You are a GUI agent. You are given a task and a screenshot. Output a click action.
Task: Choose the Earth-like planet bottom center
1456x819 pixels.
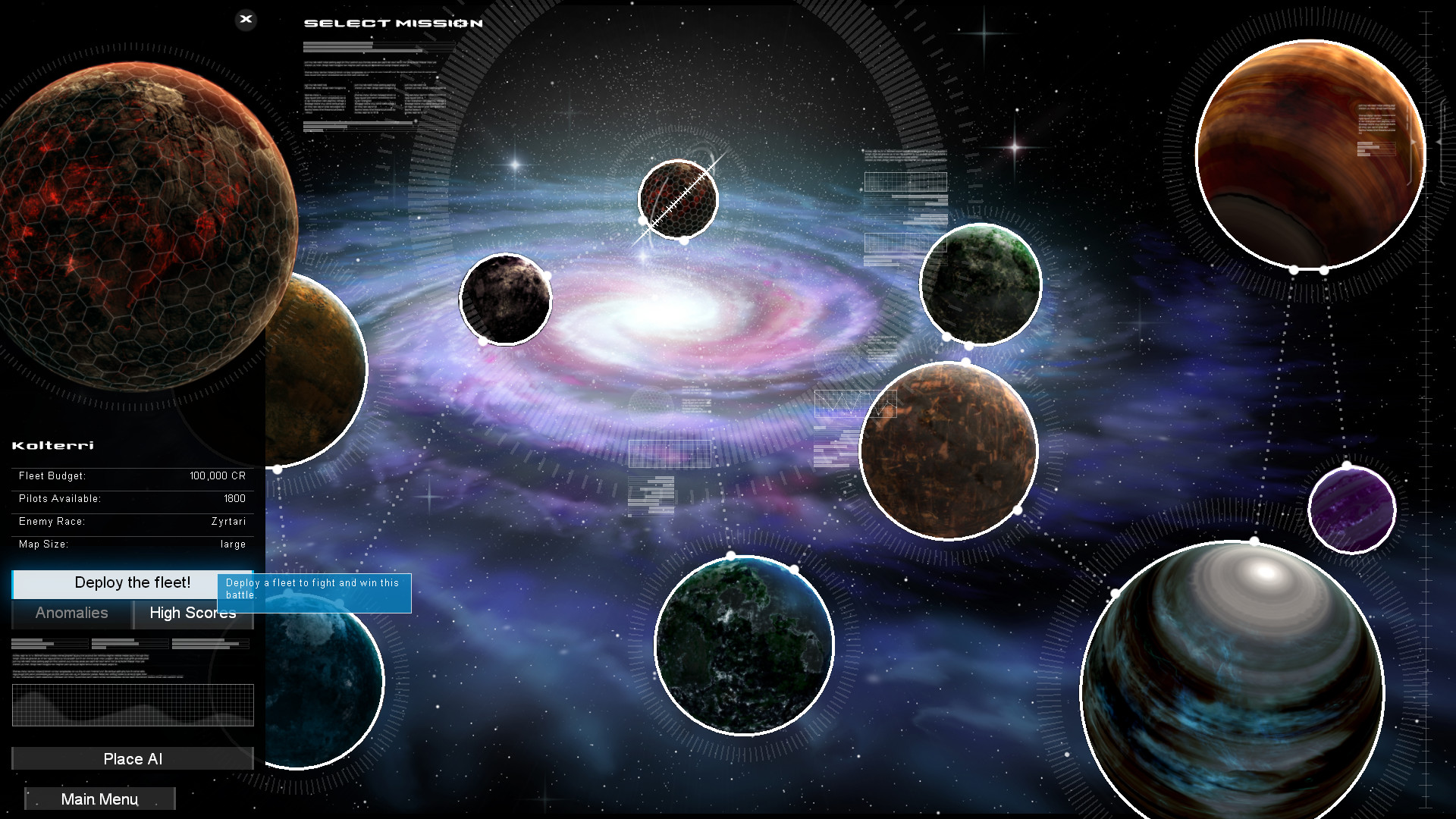click(x=743, y=644)
